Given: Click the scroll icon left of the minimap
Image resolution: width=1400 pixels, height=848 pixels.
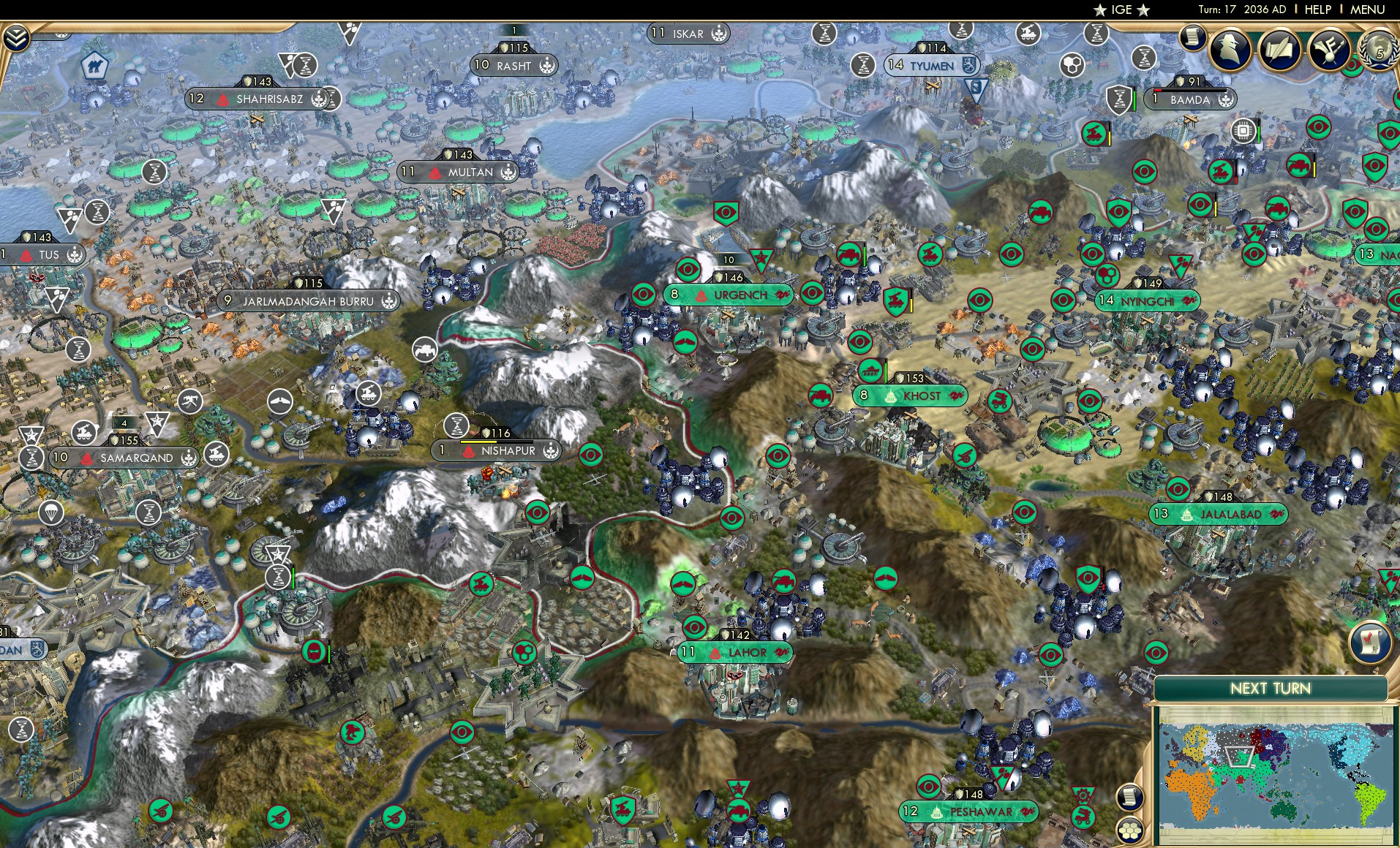Looking at the screenshot, I should [x=1129, y=795].
